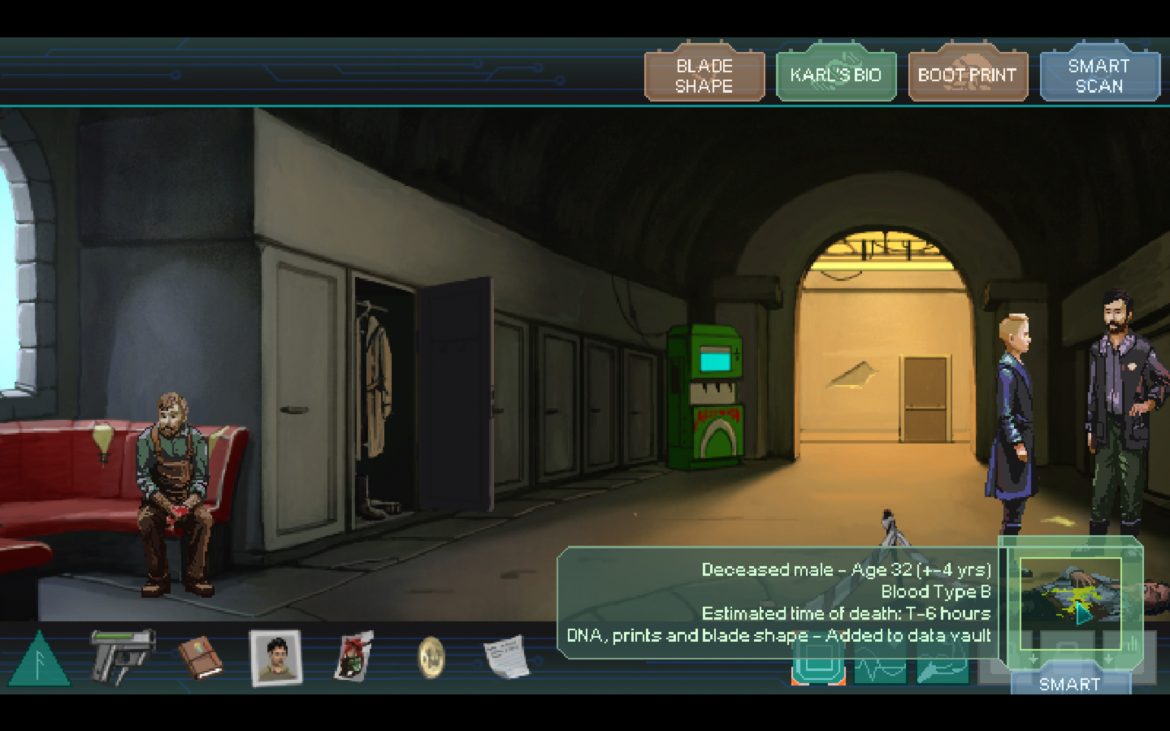1170x731 pixels.
Task: Open the Smart Scan data entry
Action: point(1098,76)
